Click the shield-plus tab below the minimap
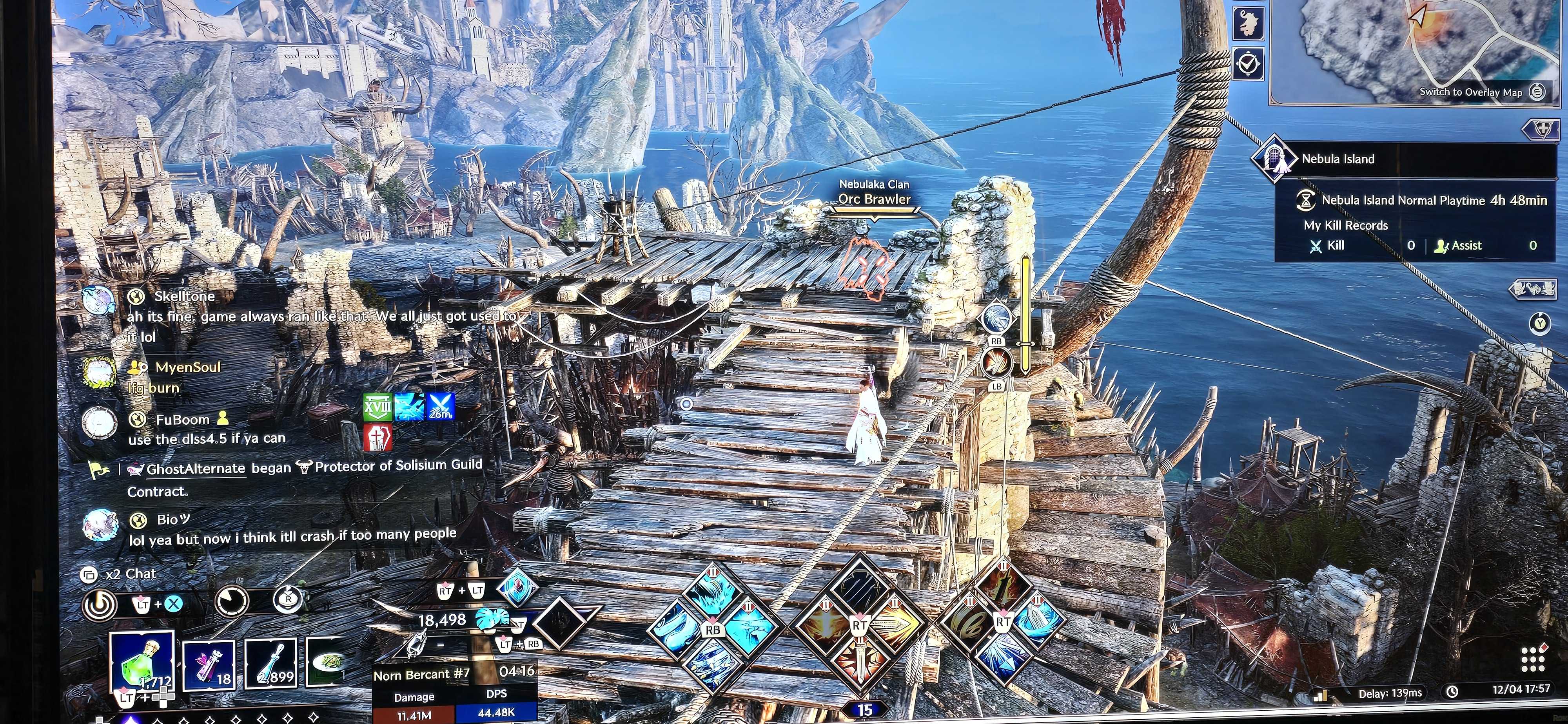Image resolution: width=1568 pixels, height=724 pixels. [x=1543, y=129]
